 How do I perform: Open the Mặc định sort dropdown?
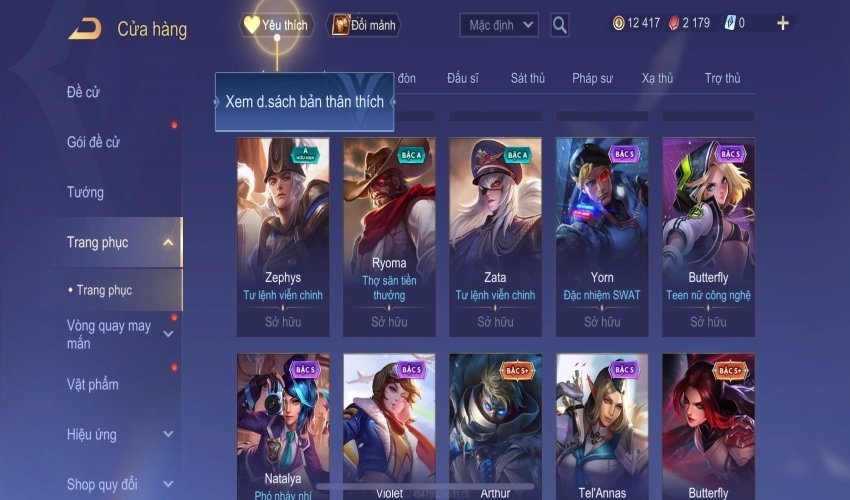(499, 24)
